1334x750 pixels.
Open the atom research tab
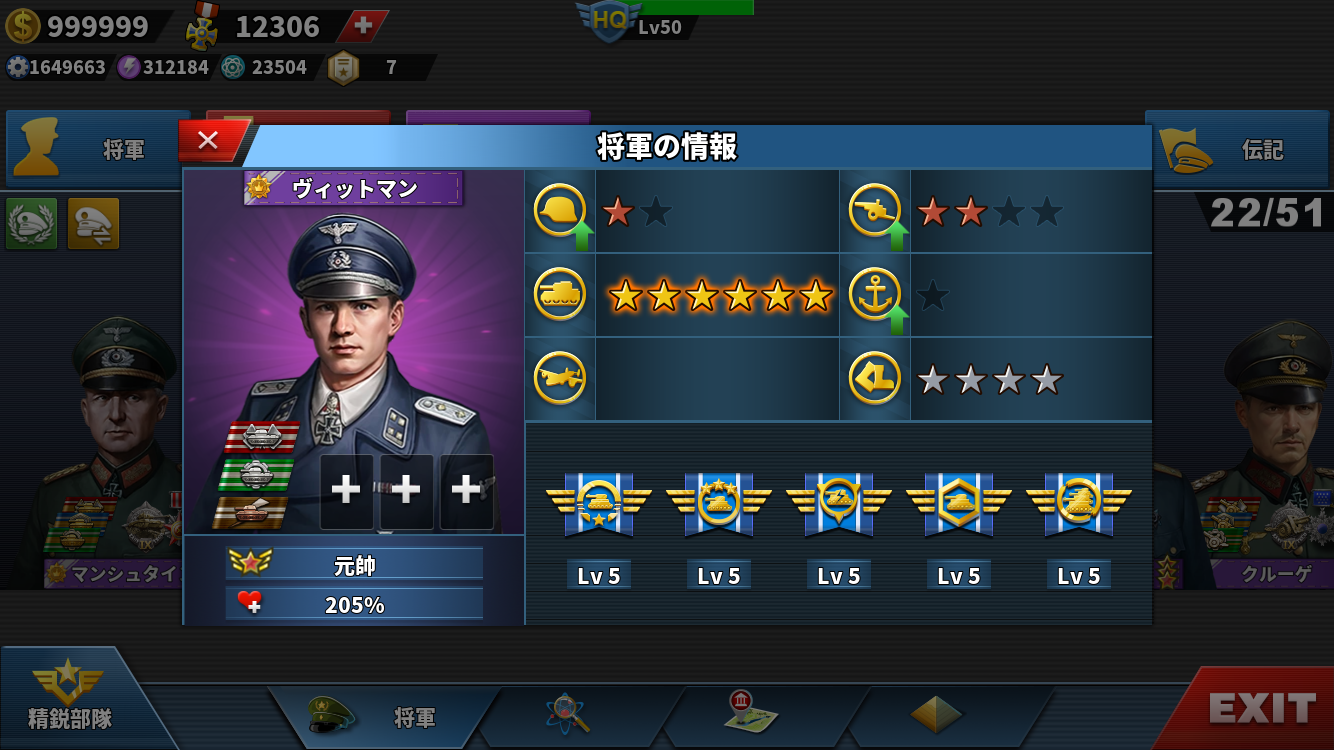(568, 715)
